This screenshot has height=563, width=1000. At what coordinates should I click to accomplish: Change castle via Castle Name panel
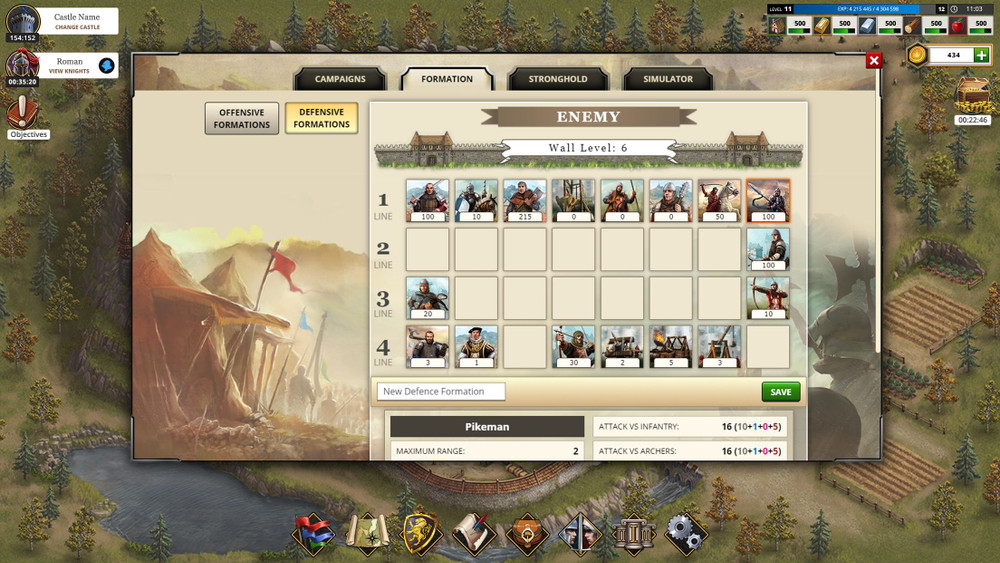(77, 27)
